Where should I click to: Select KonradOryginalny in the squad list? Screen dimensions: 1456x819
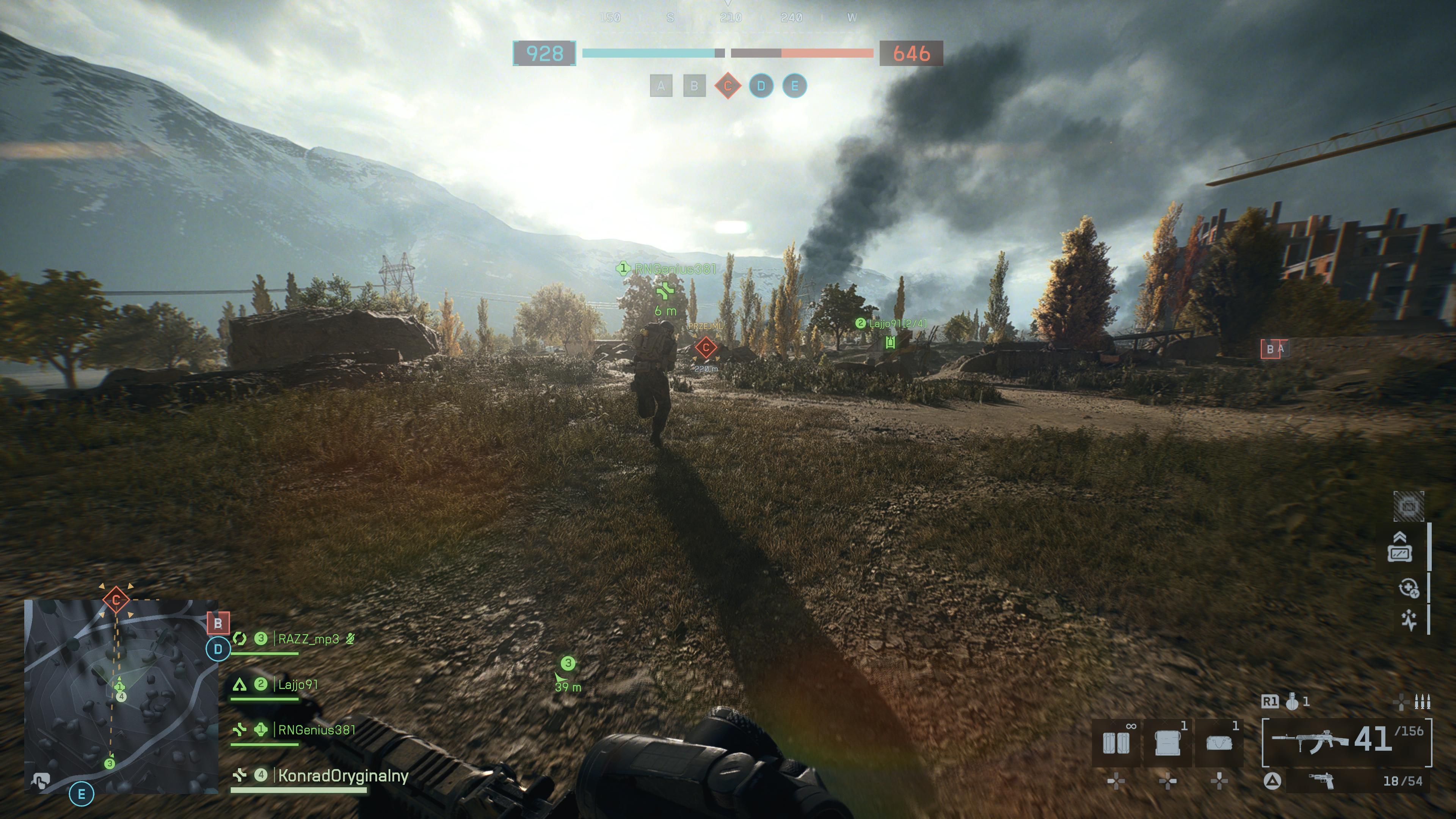tap(342, 776)
